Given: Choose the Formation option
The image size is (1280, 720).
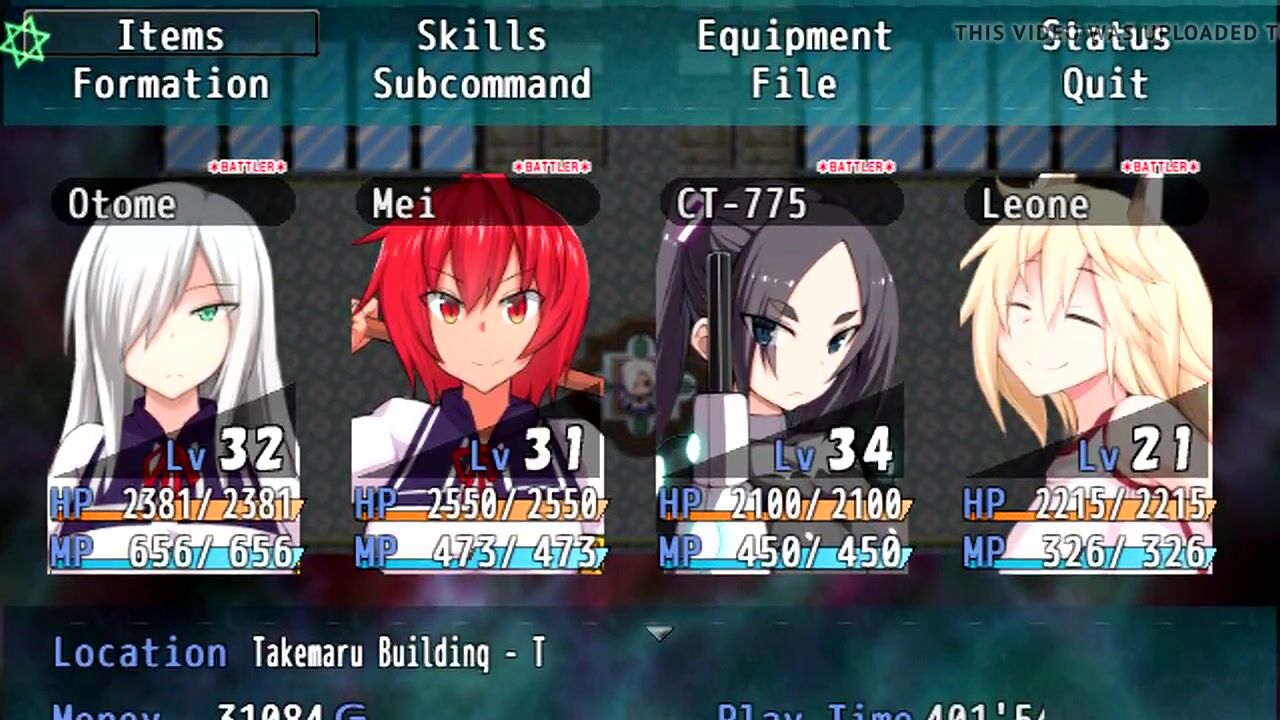Looking at the screenshot, I should tap(171, 84).
